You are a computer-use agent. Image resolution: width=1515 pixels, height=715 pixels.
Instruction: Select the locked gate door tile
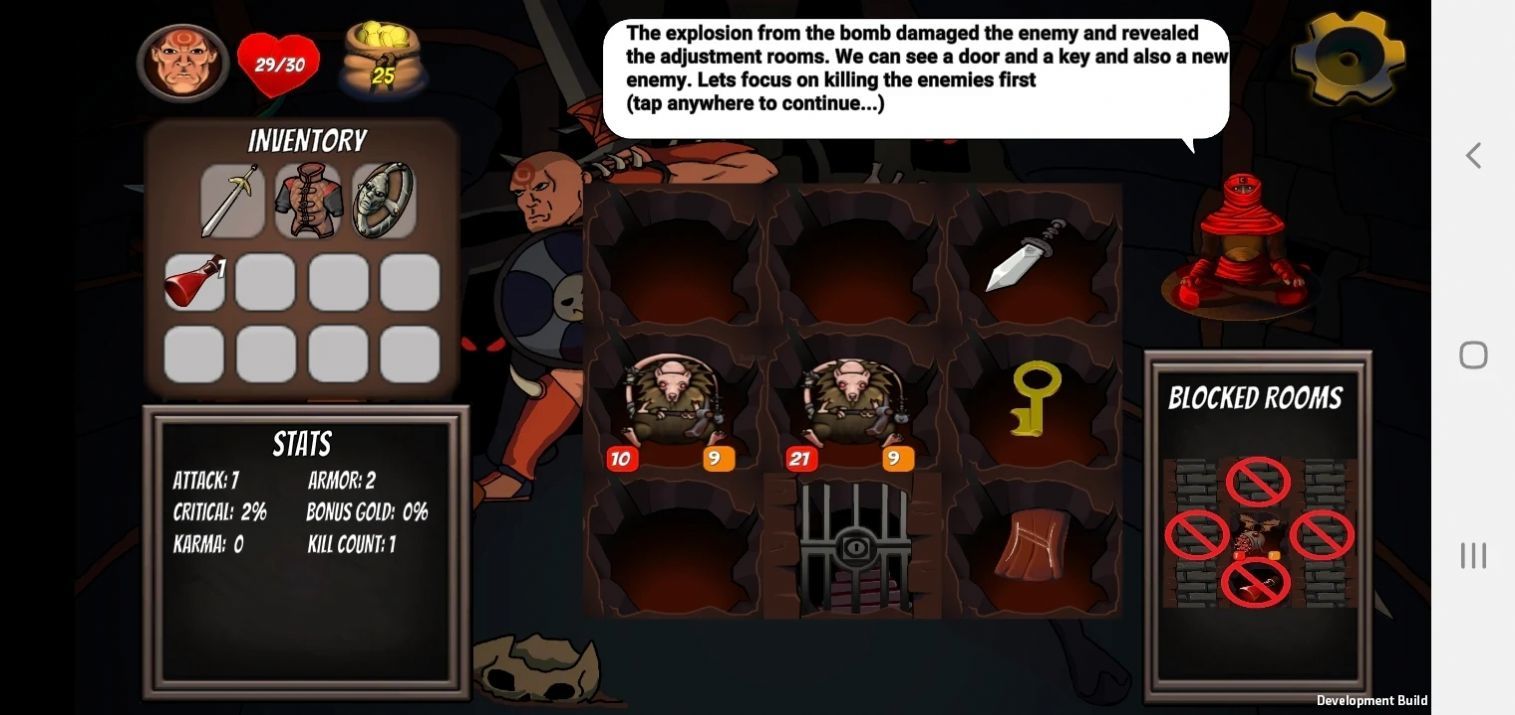[x=853, y=547]
